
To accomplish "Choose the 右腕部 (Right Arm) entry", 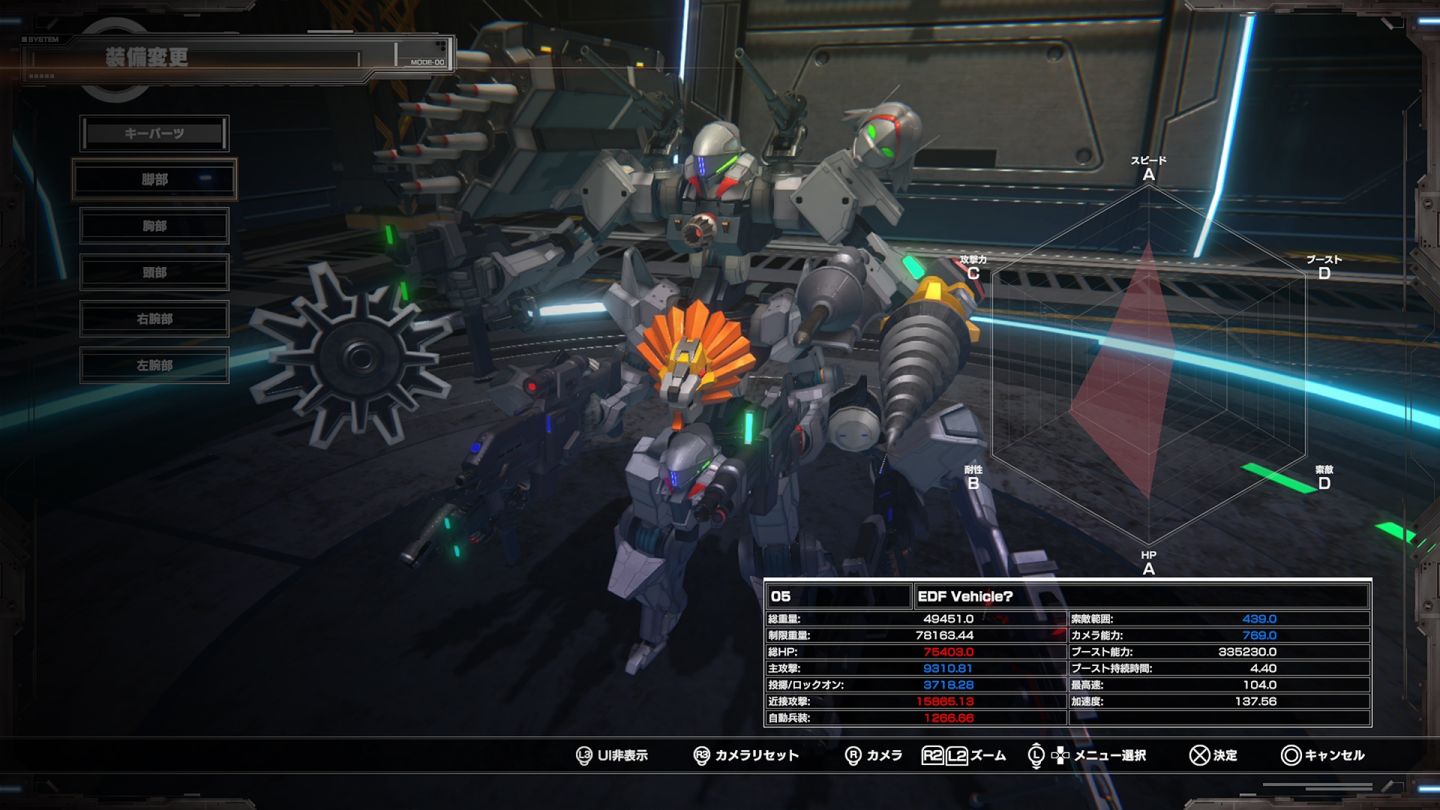I will pyautogui.click(x=155, y=319).
